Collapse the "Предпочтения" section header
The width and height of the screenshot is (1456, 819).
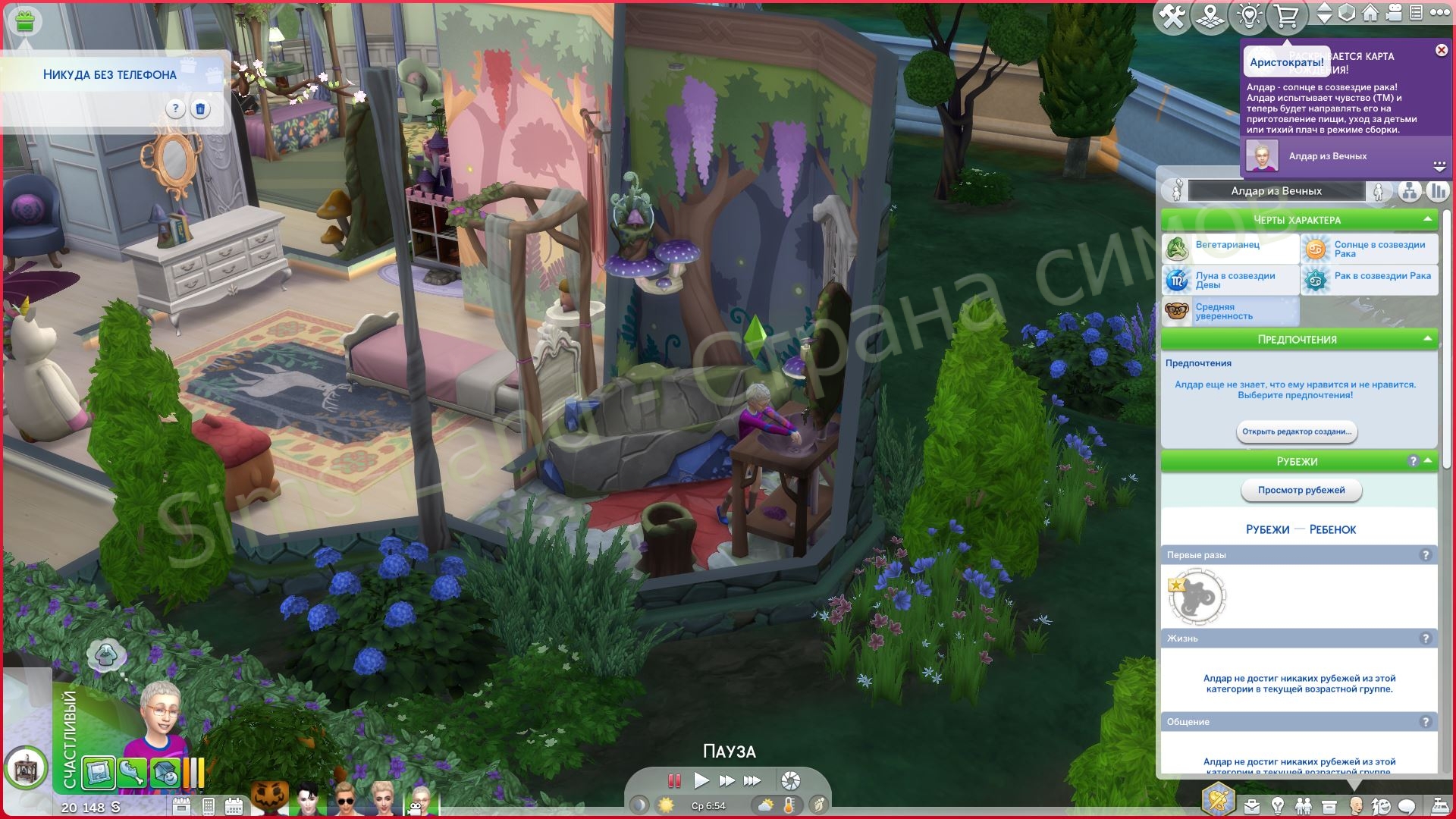click(1427, 339)
